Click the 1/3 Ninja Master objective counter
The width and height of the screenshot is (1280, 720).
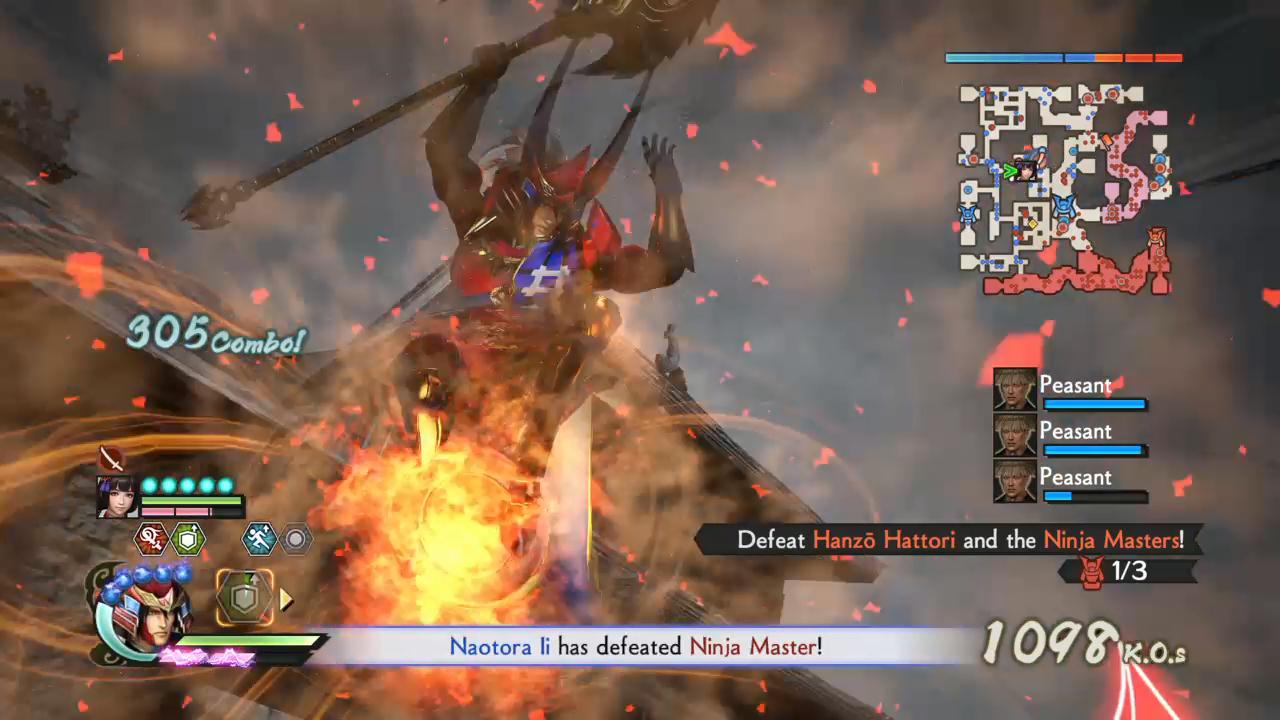pos(1127,571)
